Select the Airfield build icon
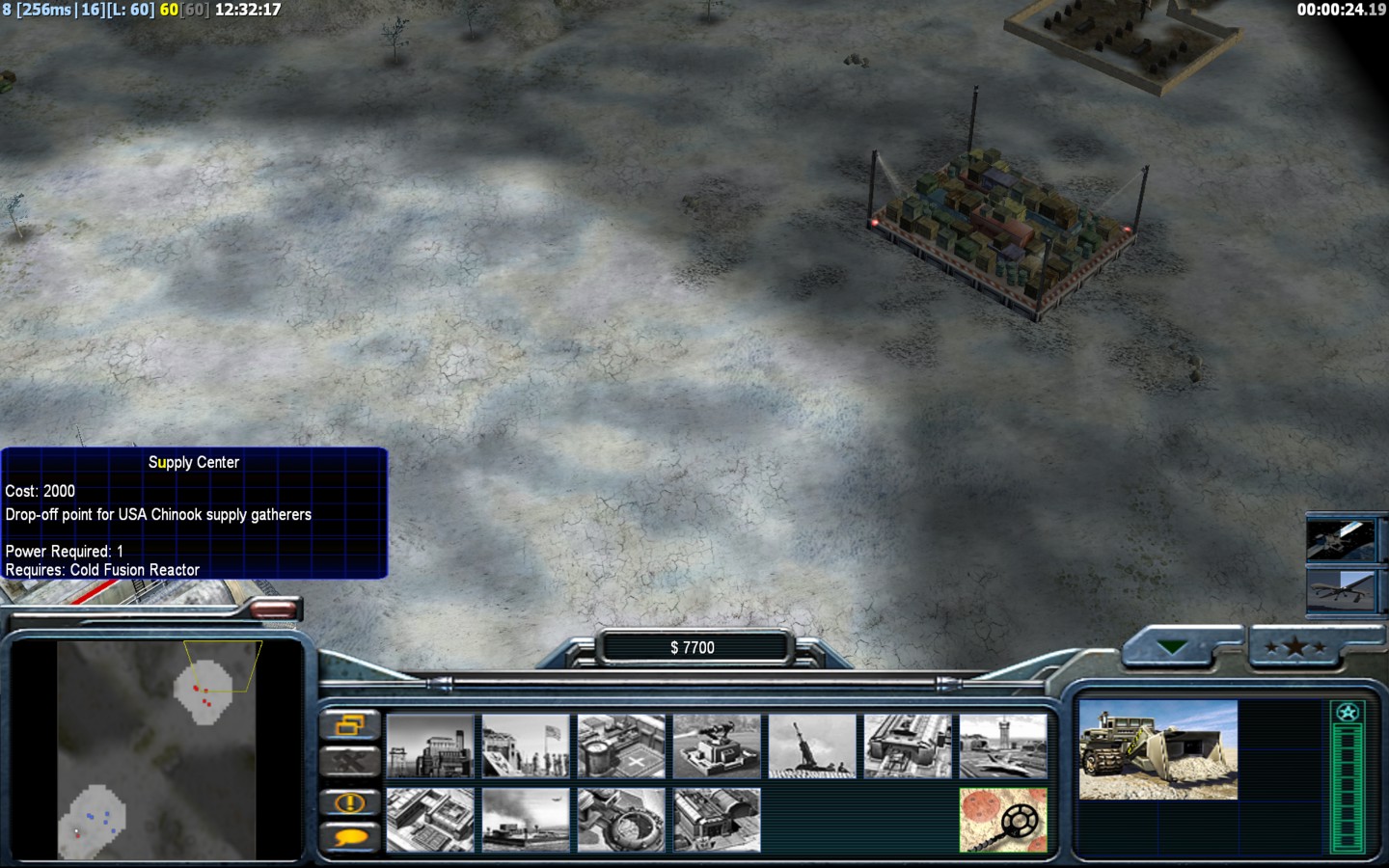Image resolution: width=1389 pixels, height=868 pixels. point(1003,746)
